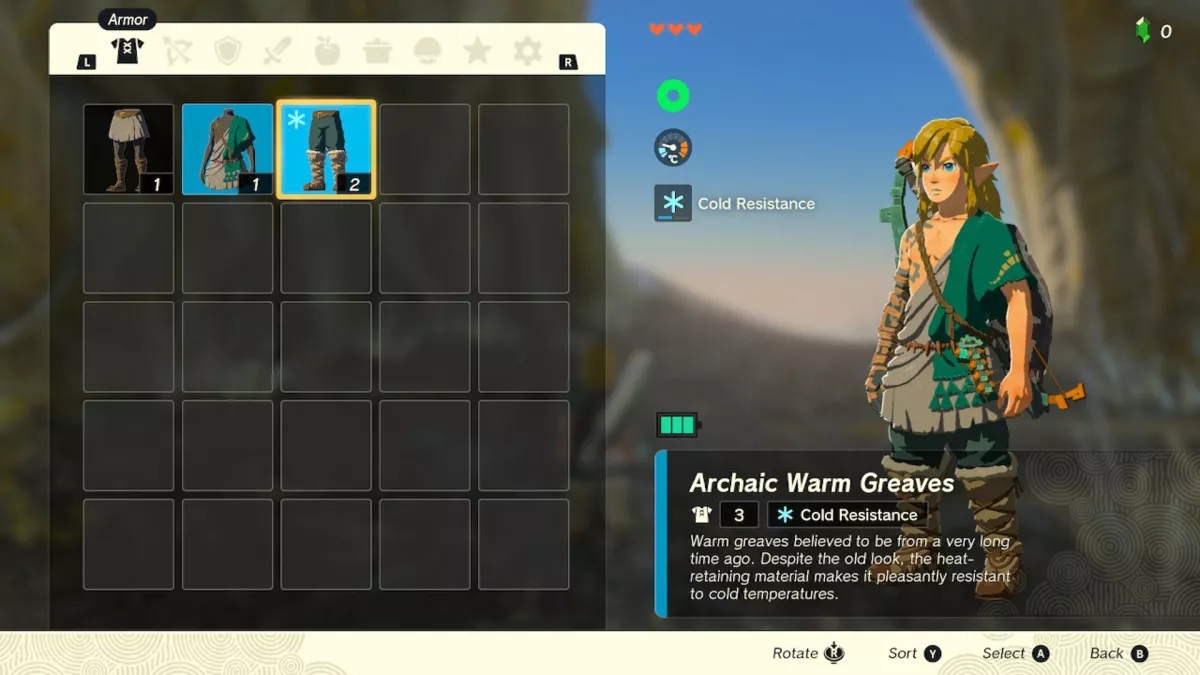Open the Armor tab
Viewport: 1200px width, 675px height.
tap(128, 51)
